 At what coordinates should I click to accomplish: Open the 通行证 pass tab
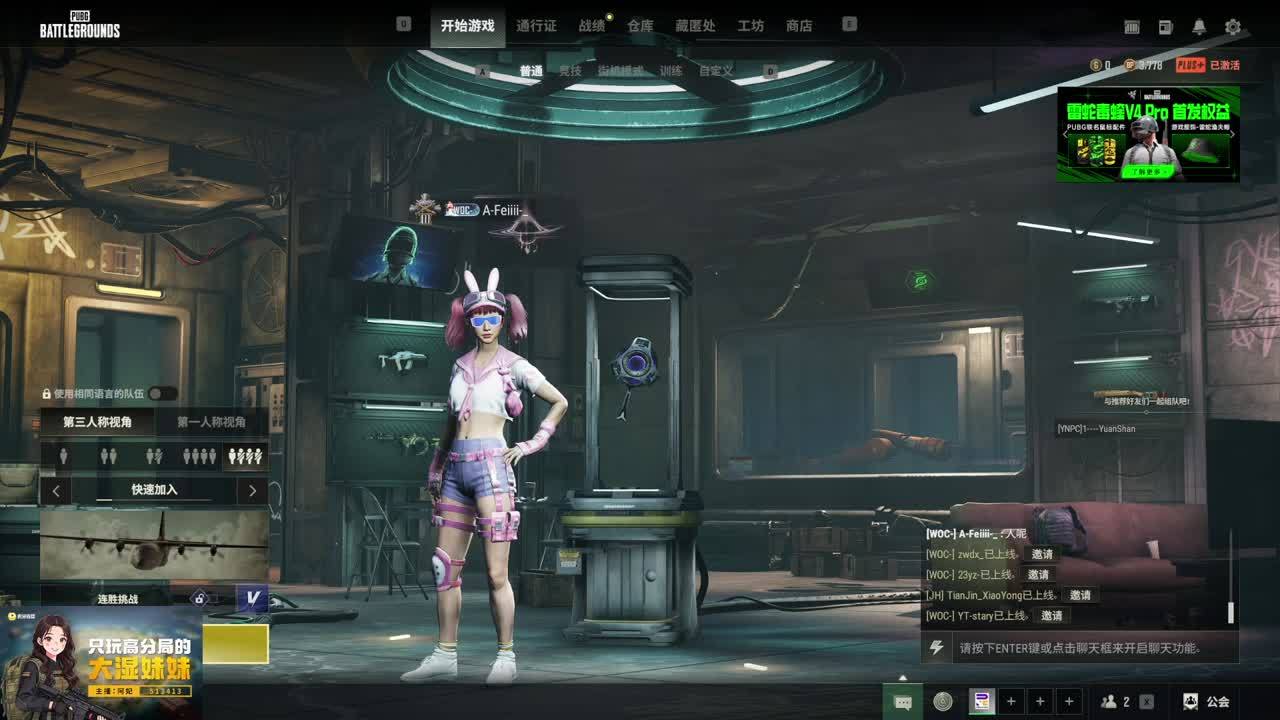pyautogui.click(x=536, y=26)
